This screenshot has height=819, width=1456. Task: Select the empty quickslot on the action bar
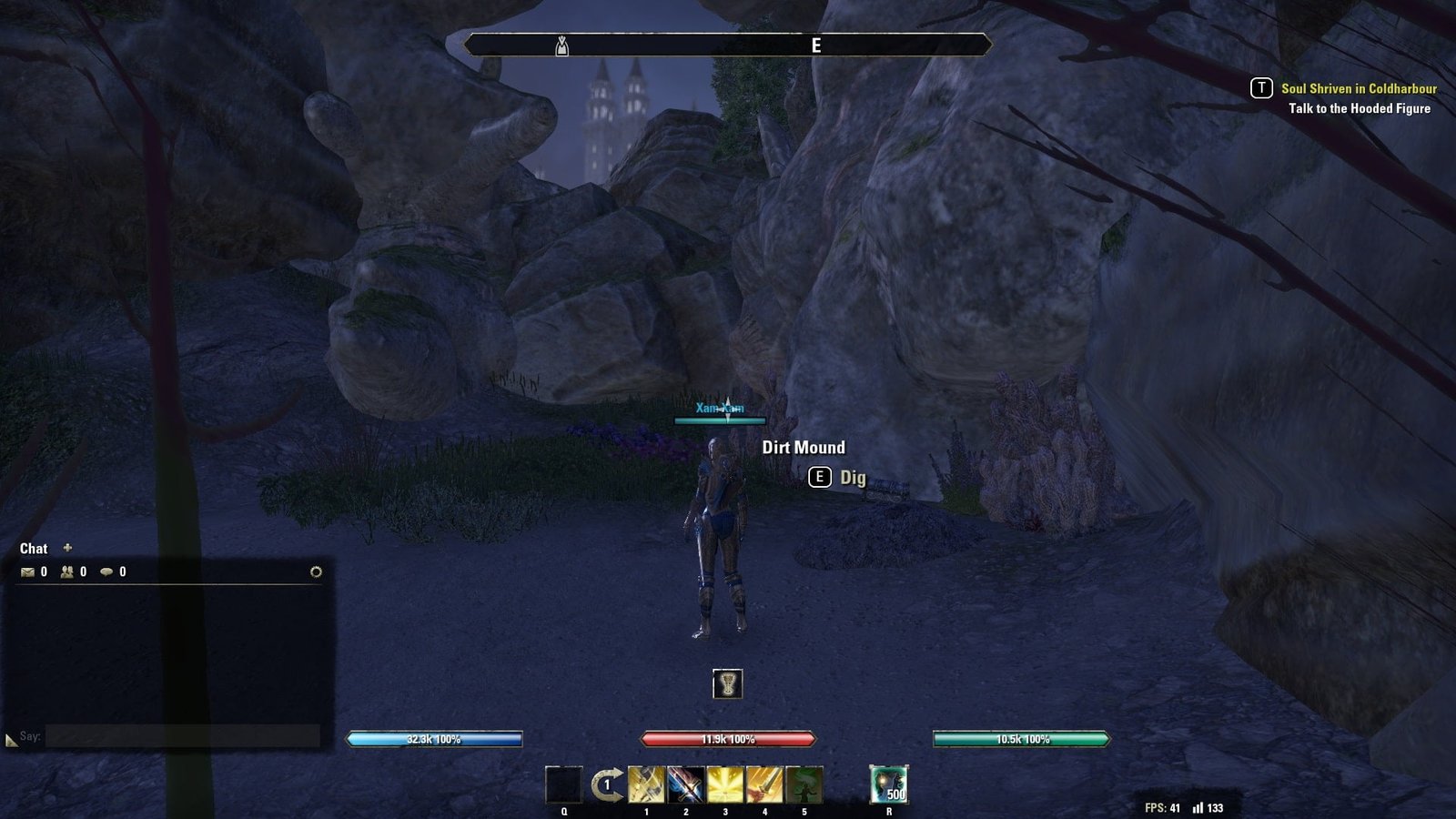[563, 784]
